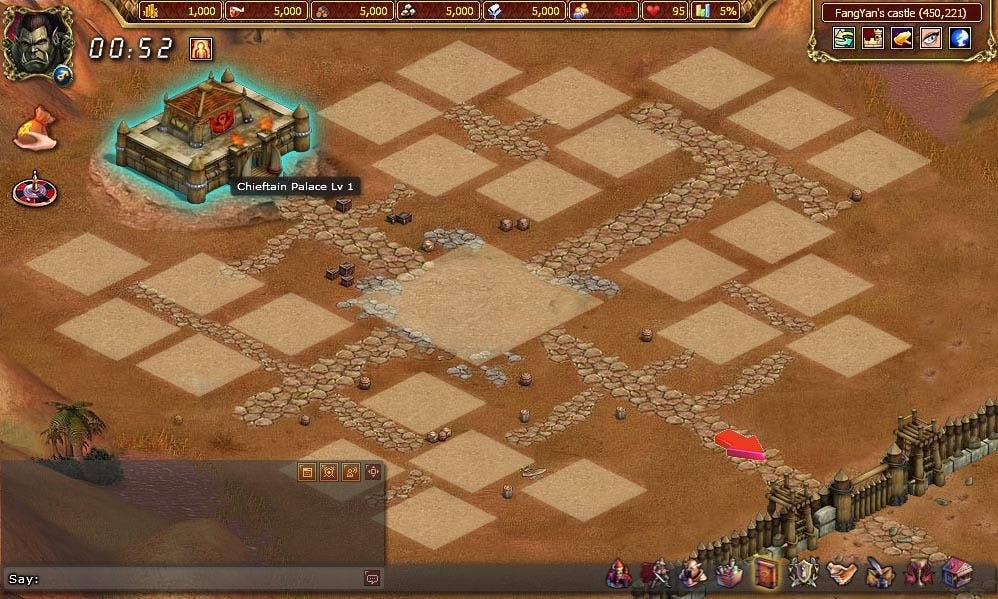The height and width of the screenshot is (599, 998).
Task: Open the castle tower icon
Action: click(872, 38)
